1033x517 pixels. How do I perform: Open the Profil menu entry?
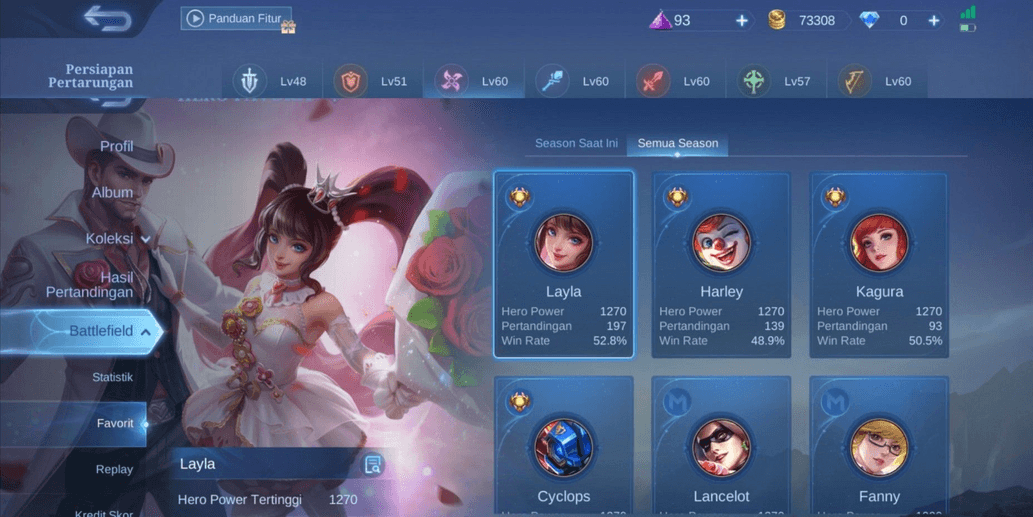116,146
